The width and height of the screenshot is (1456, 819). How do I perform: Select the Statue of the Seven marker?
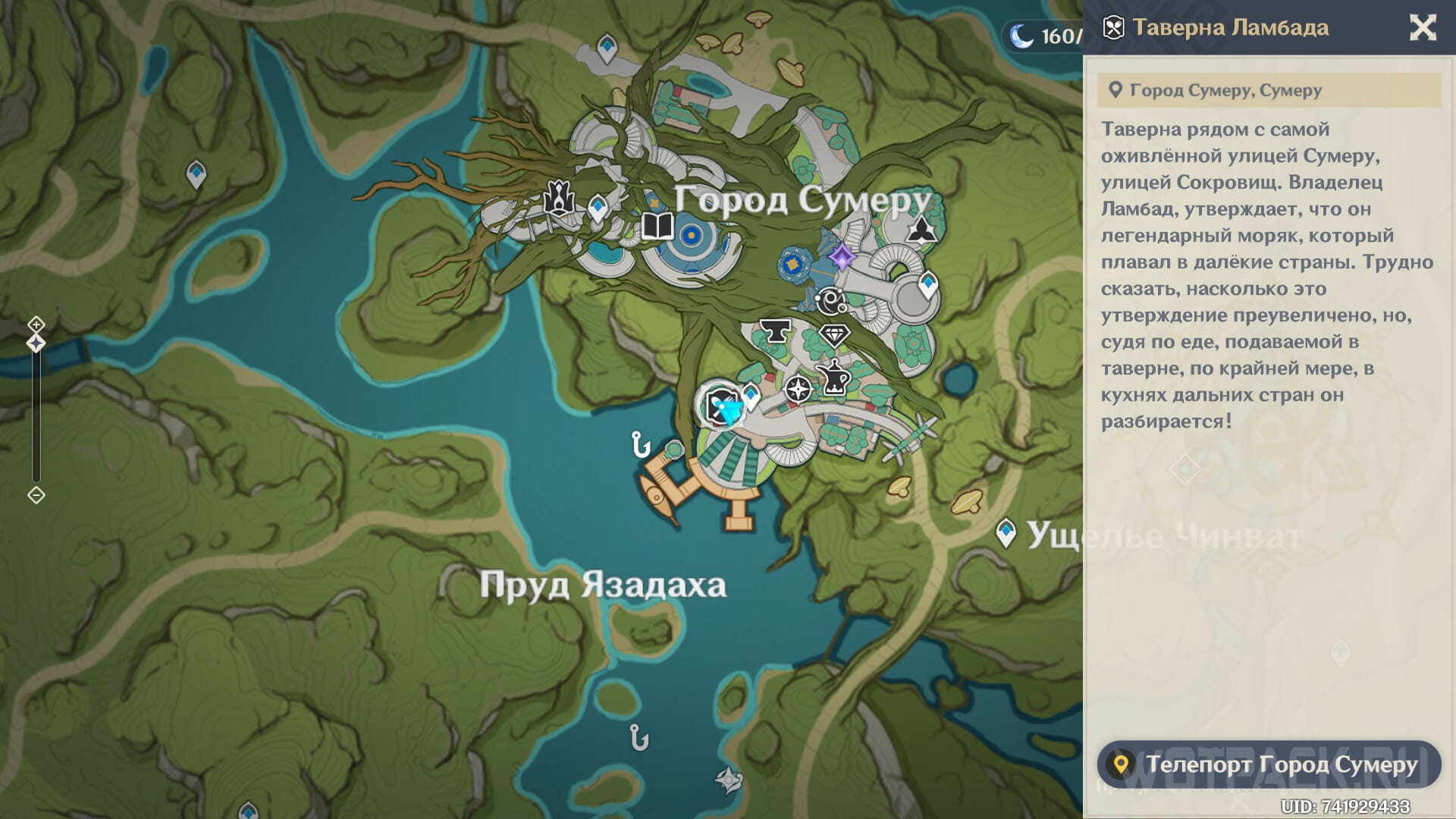click(x=559, y=199)
